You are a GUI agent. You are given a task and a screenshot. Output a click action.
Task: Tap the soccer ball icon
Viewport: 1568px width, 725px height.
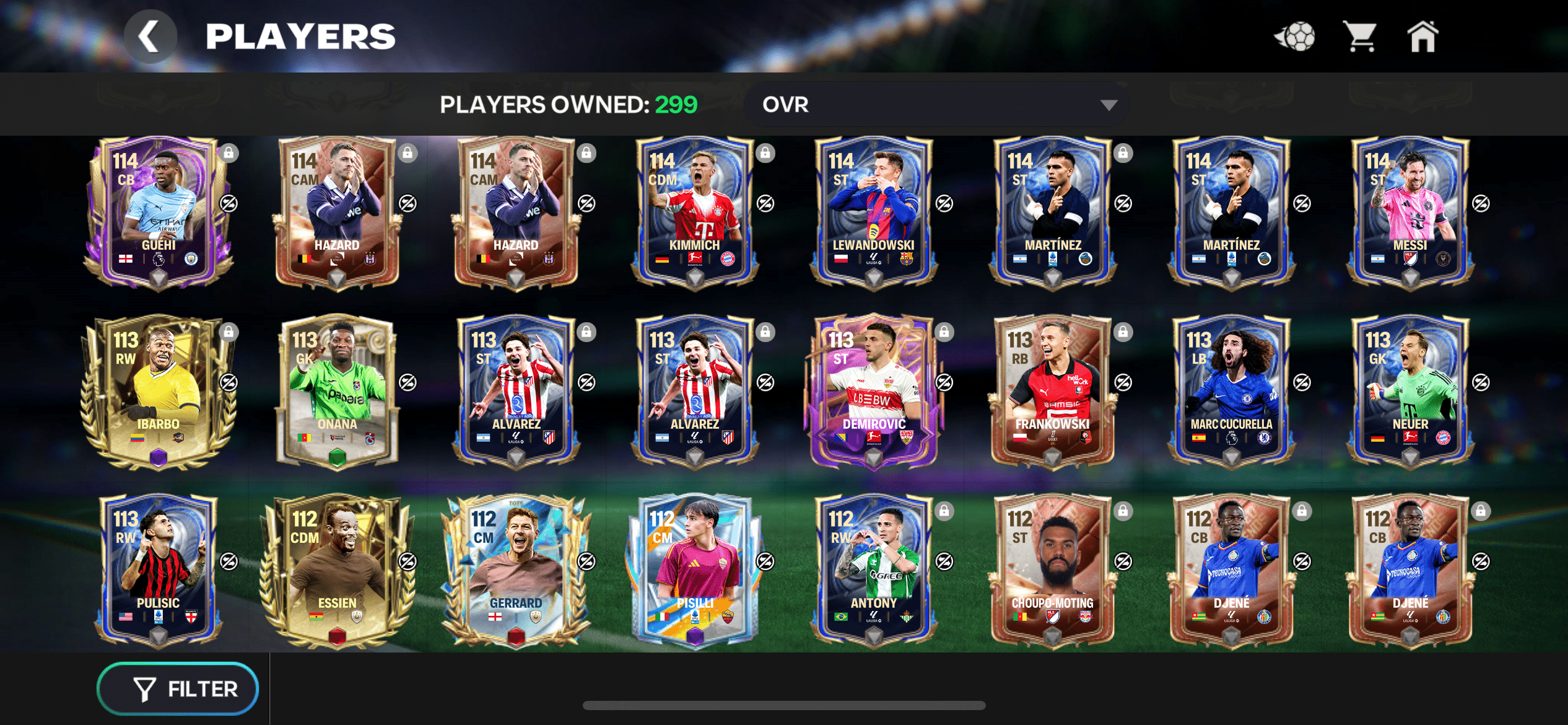click(x=1295, y=37)
